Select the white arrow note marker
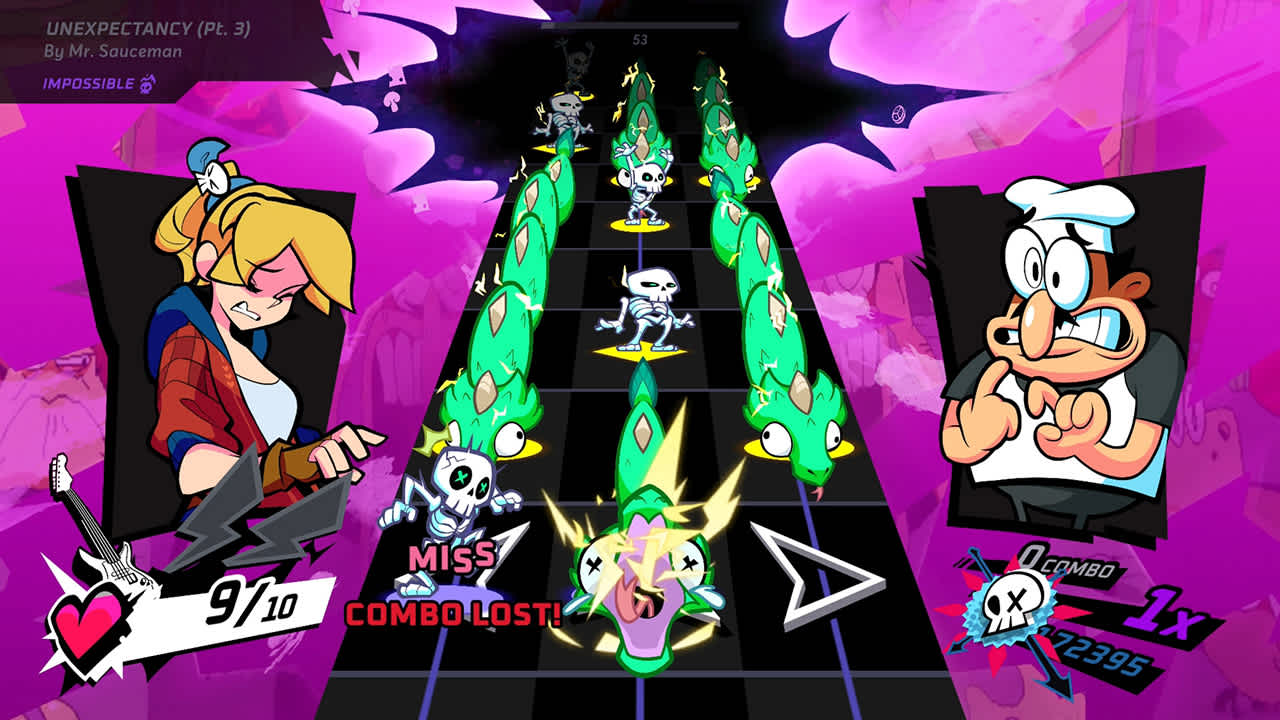 [x=820, y=570]
